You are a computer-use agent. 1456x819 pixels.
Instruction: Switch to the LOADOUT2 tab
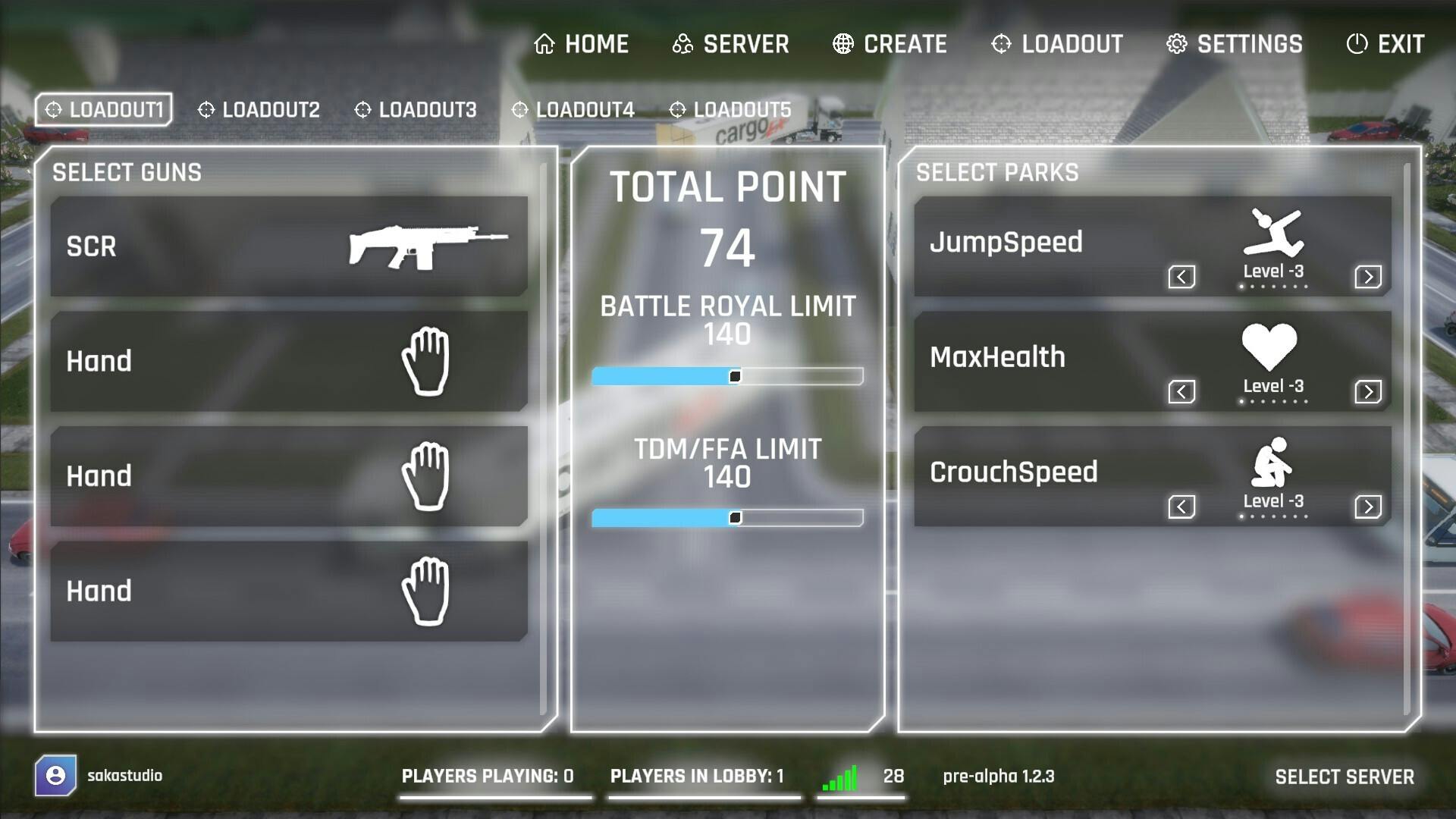coord(259,110)
